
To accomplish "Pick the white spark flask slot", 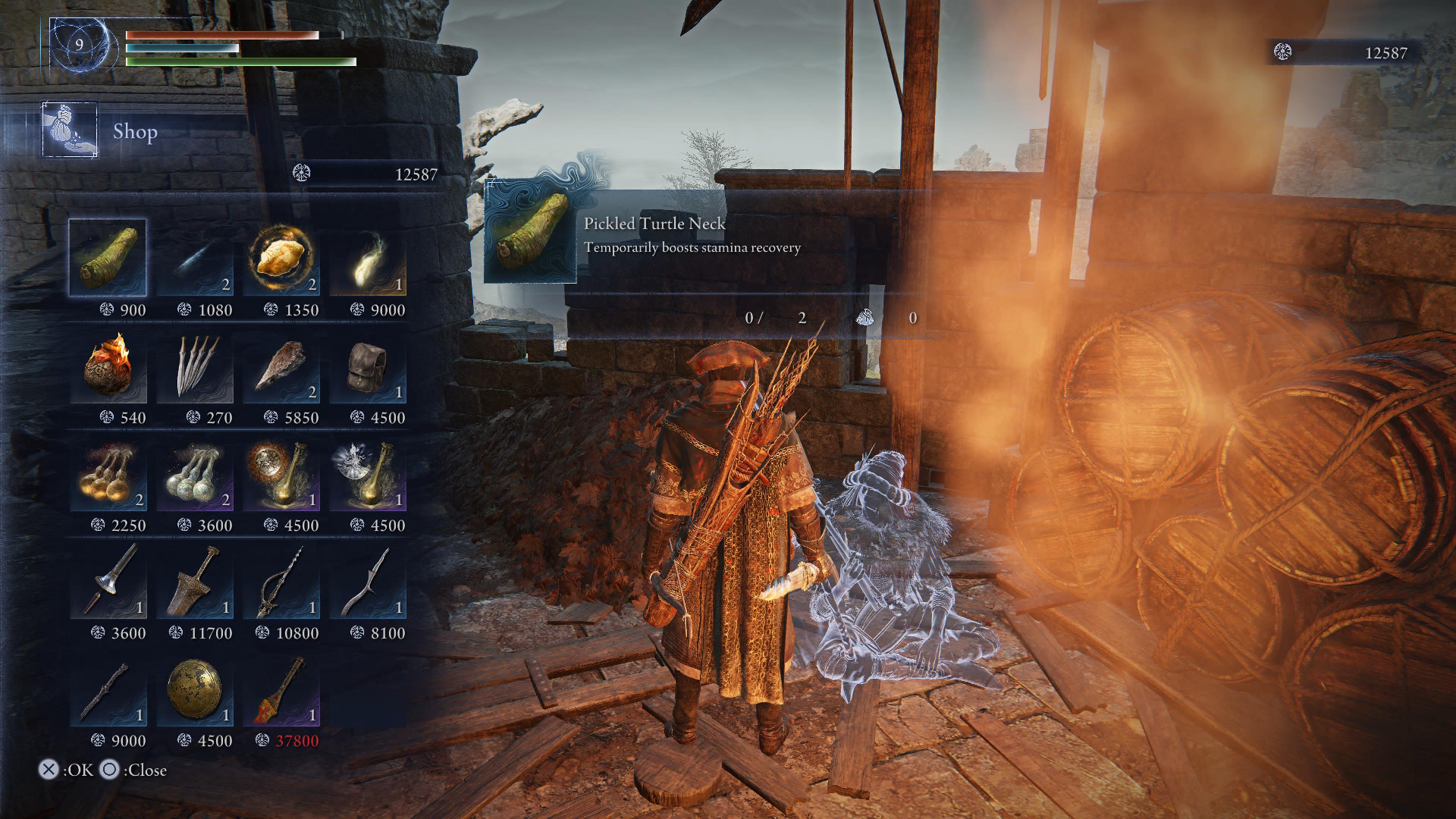I will (x=368, y=474).
